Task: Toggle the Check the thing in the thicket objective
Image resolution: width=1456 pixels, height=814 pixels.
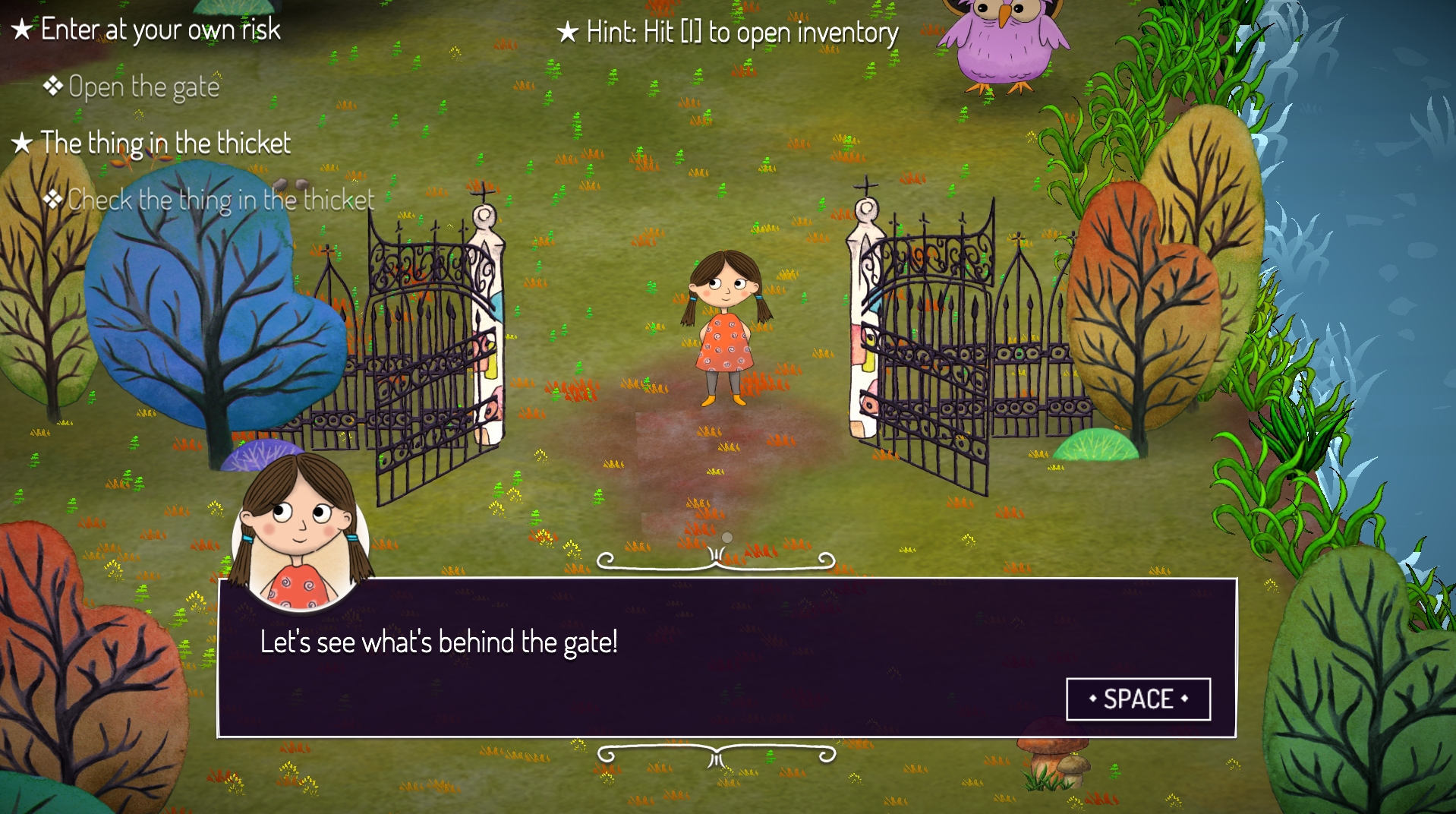Action: tap(220, 199)
